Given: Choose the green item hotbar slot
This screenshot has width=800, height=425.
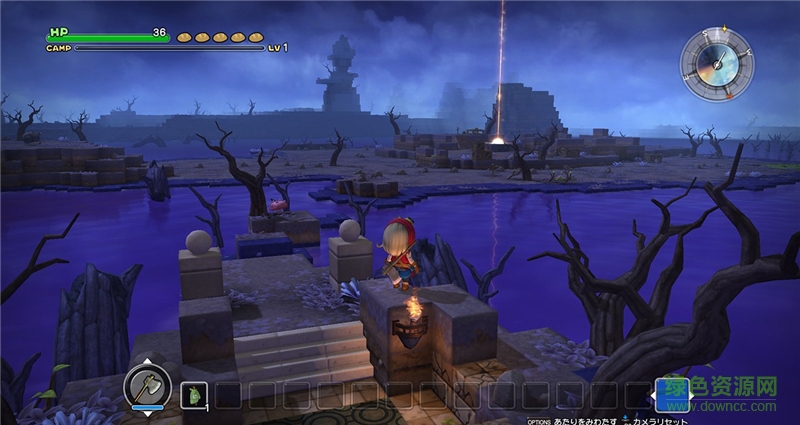Looking at the screenshot, I should tap(193, 395).
